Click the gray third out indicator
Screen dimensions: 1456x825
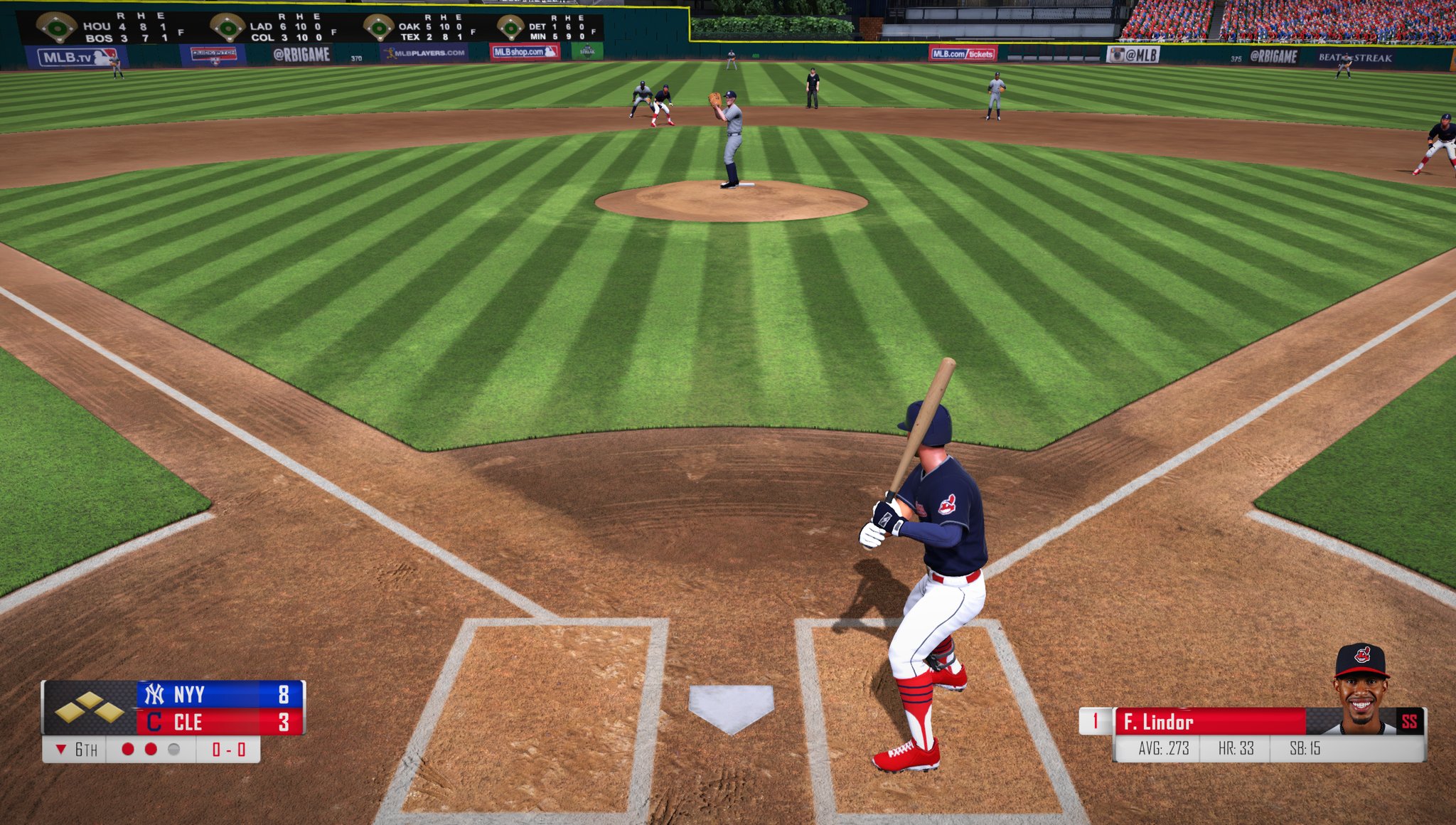coord(172,751)
